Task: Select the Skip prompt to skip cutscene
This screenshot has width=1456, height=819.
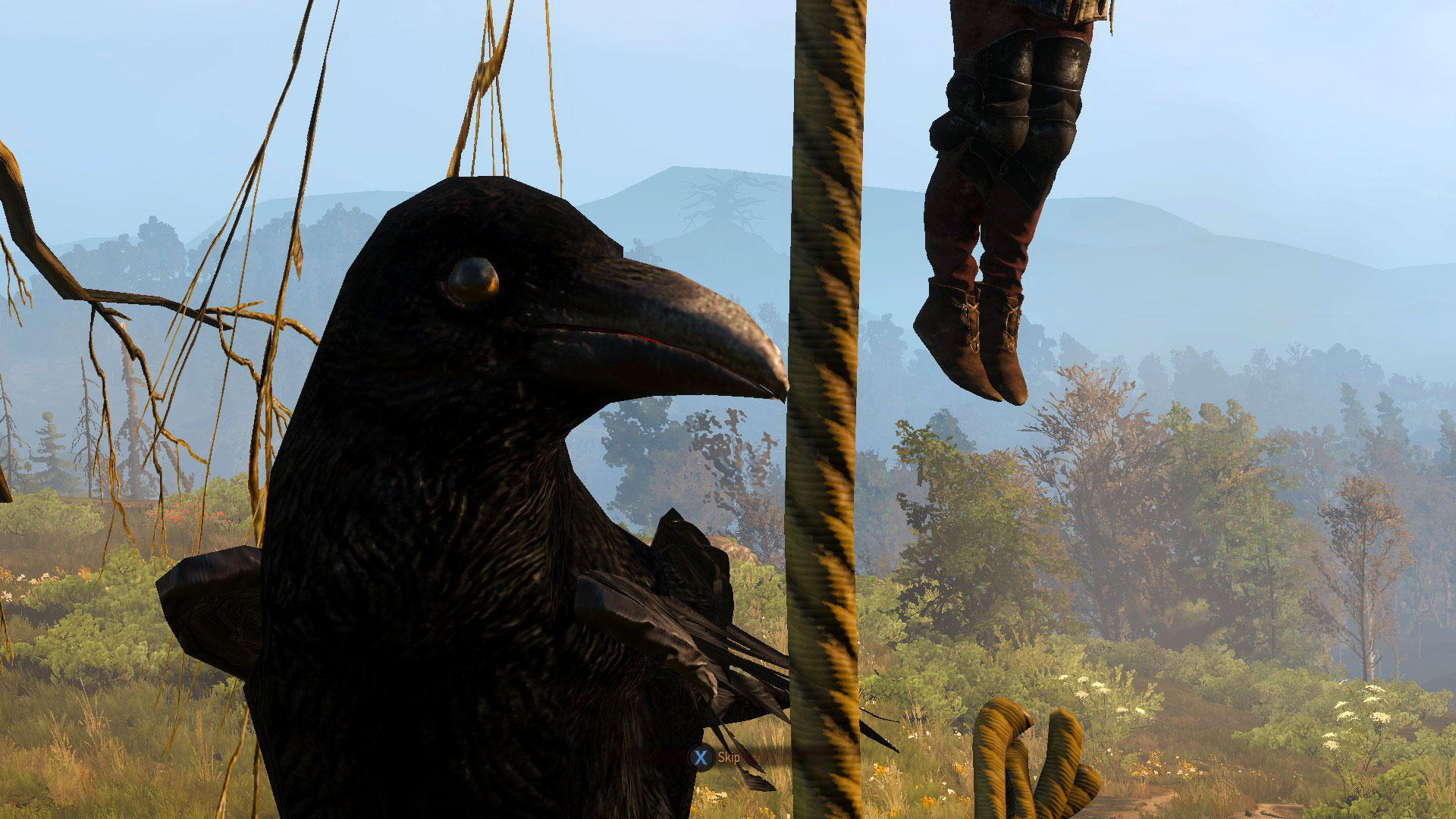Action: click(730, 757)
